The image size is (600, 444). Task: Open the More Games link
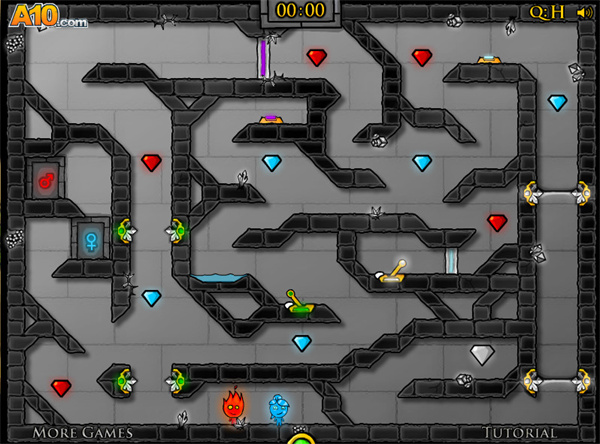click(x=82, y=433)
